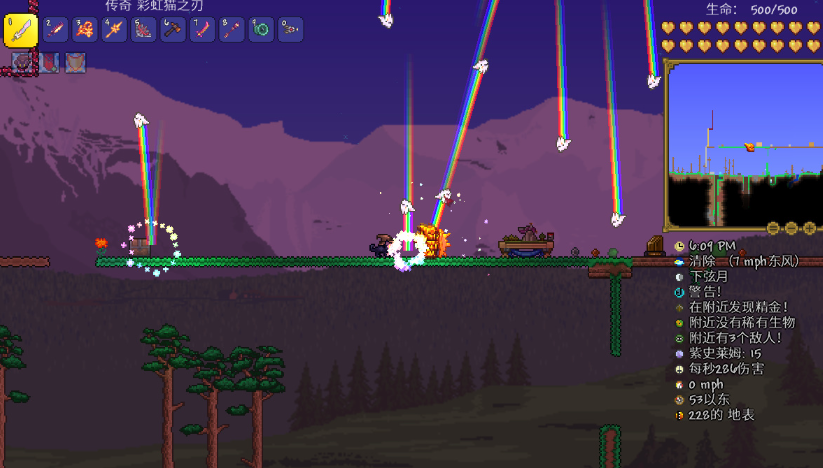Viewport: 823px width, 468px height.
Task: Select the Meowmere sword in hotbar slot 1
Action: pyautogui.click(x=21, y=31)
